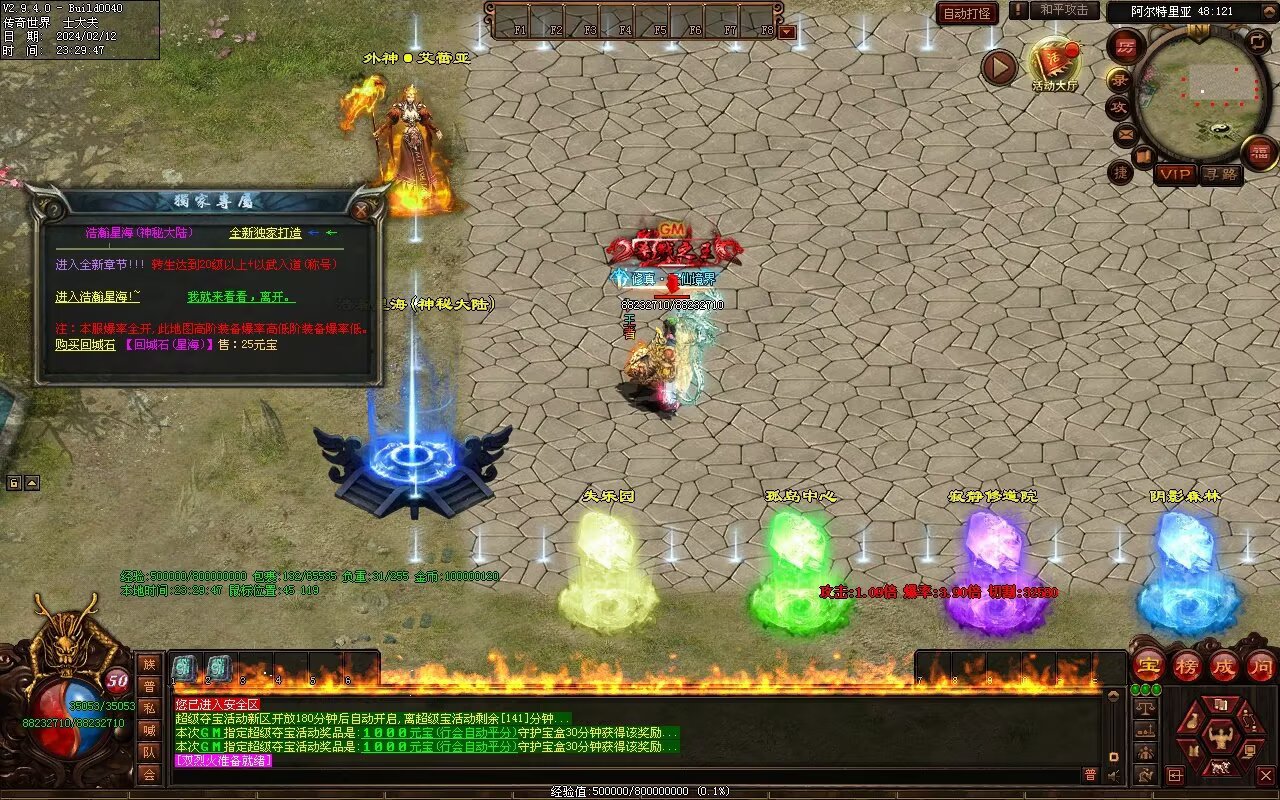Select 我就来看看, 离开 reply
Viewport: 1280px width, 800px height.
241,297
